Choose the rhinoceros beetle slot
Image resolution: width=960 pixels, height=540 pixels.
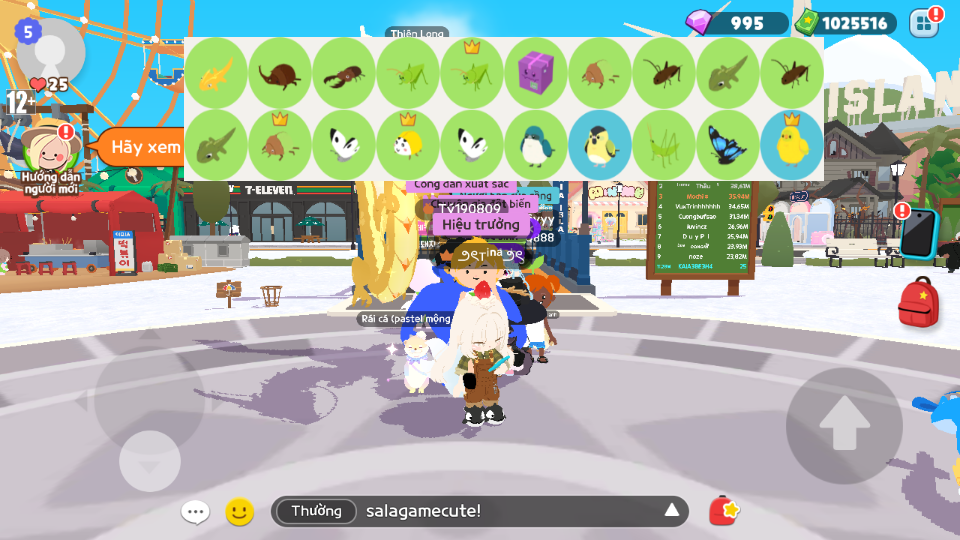click(x=279, y=73)
